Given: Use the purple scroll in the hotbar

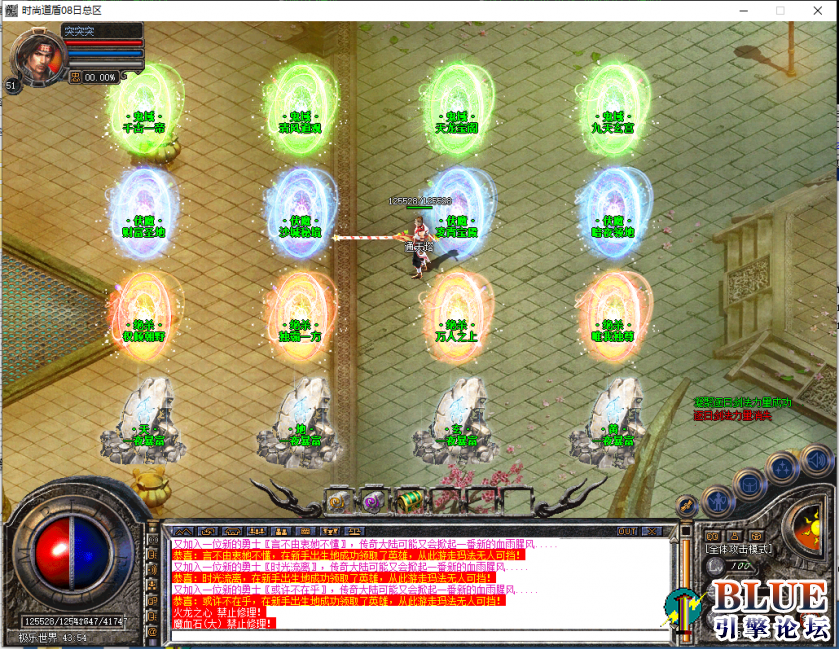Looking at the screenshot, I should click(x=372, y=499).
